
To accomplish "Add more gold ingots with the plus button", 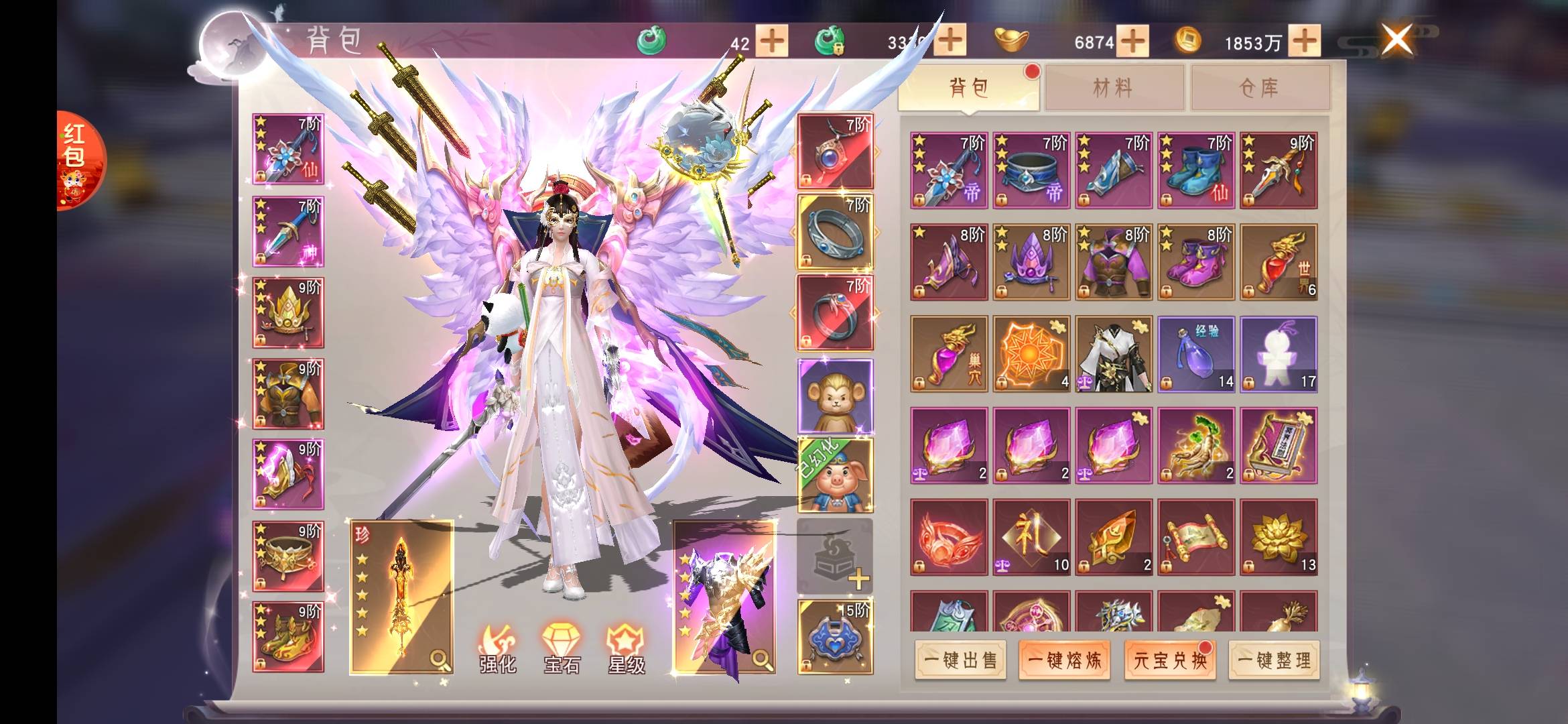I will (1132, 42).
